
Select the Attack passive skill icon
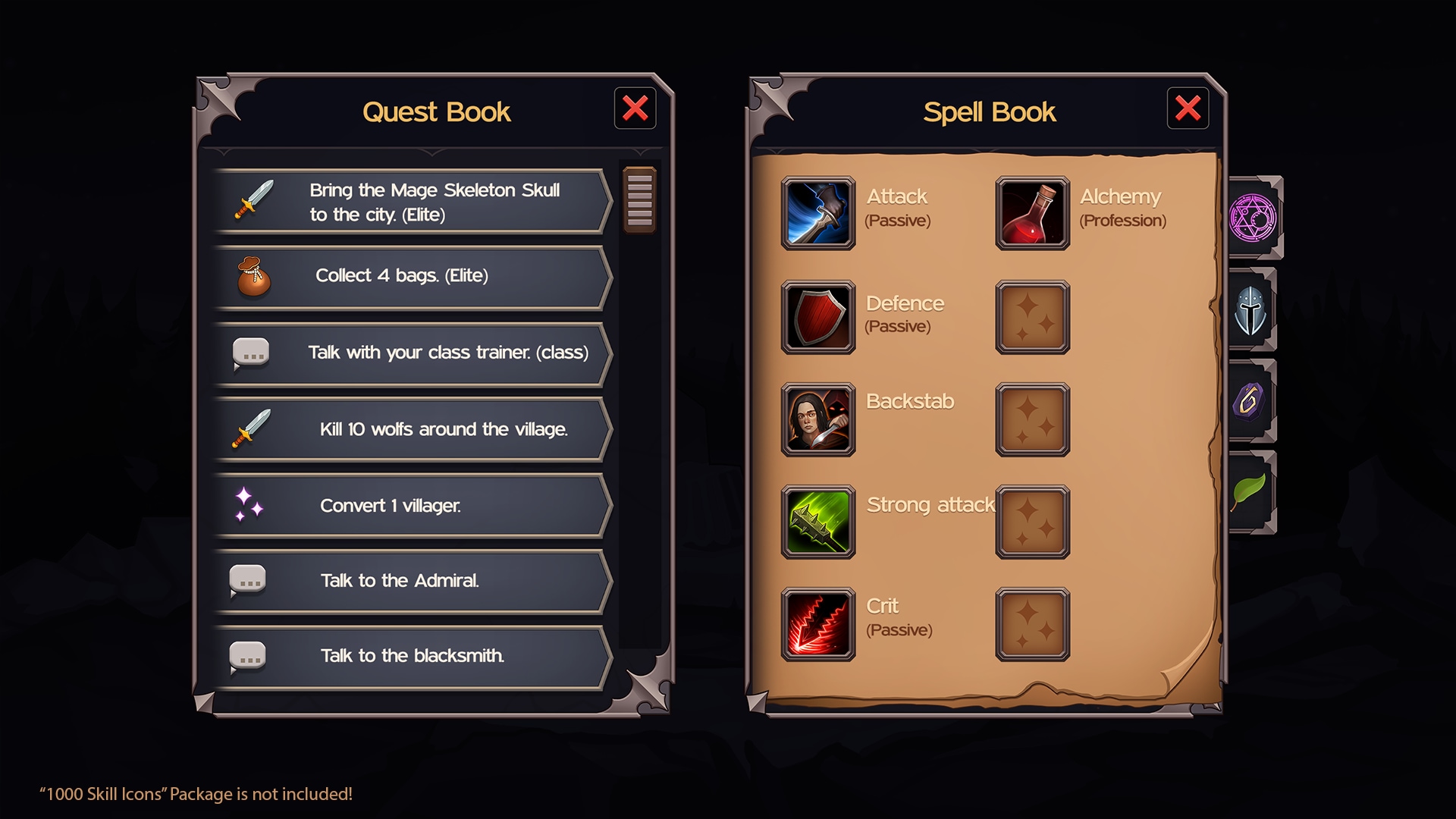[819, 213]
